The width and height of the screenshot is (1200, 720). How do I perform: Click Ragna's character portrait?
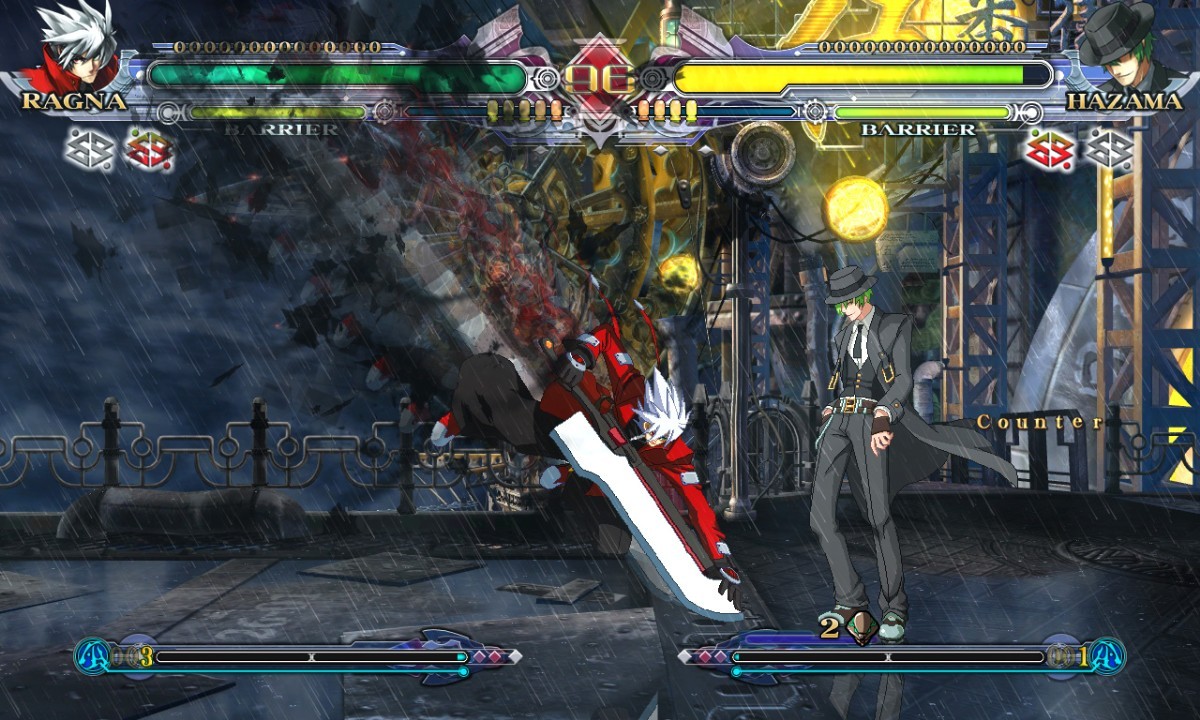click(x=76, y=52)
